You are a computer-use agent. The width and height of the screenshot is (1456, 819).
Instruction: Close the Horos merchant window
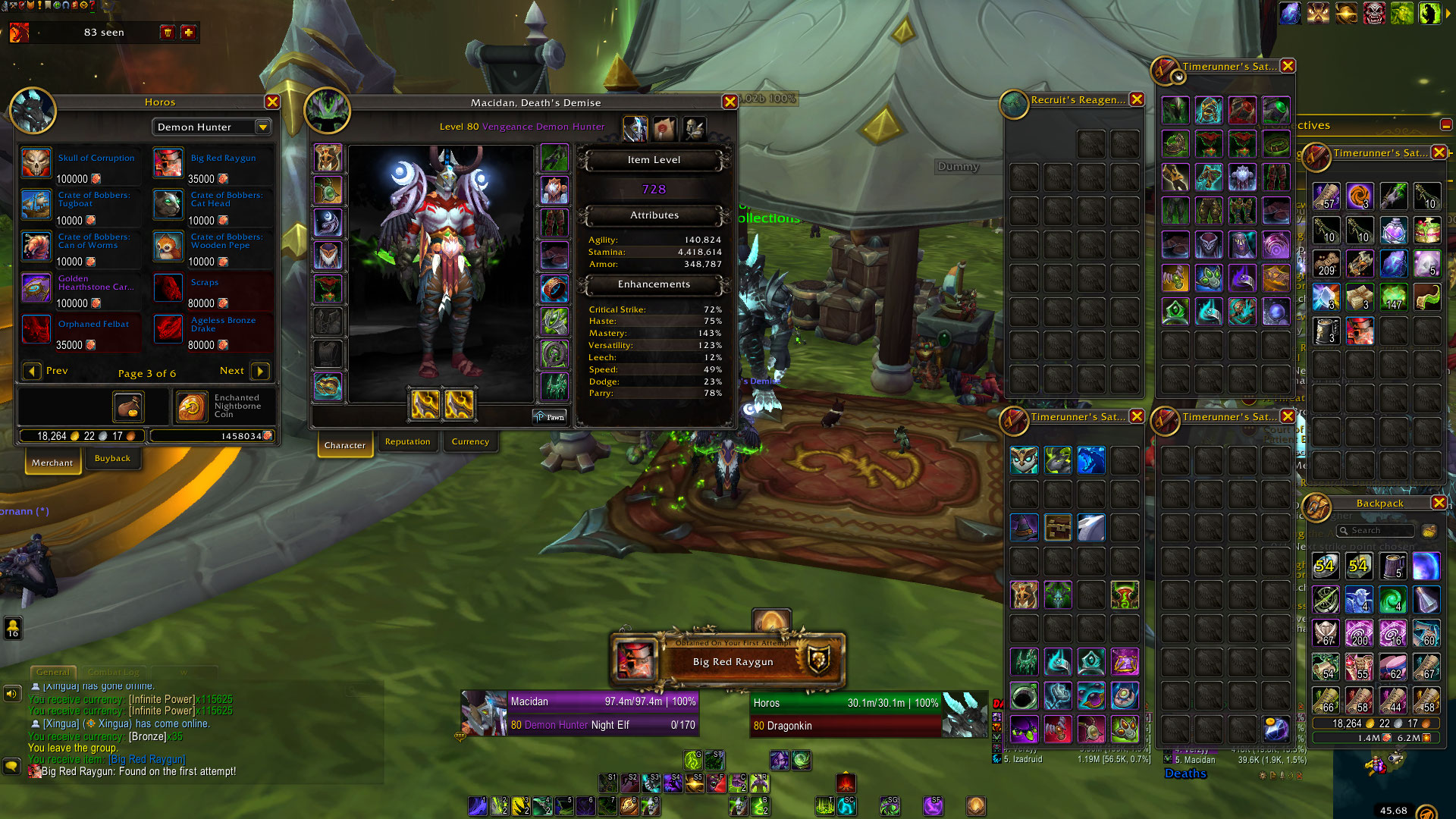(x=272, y=102)
